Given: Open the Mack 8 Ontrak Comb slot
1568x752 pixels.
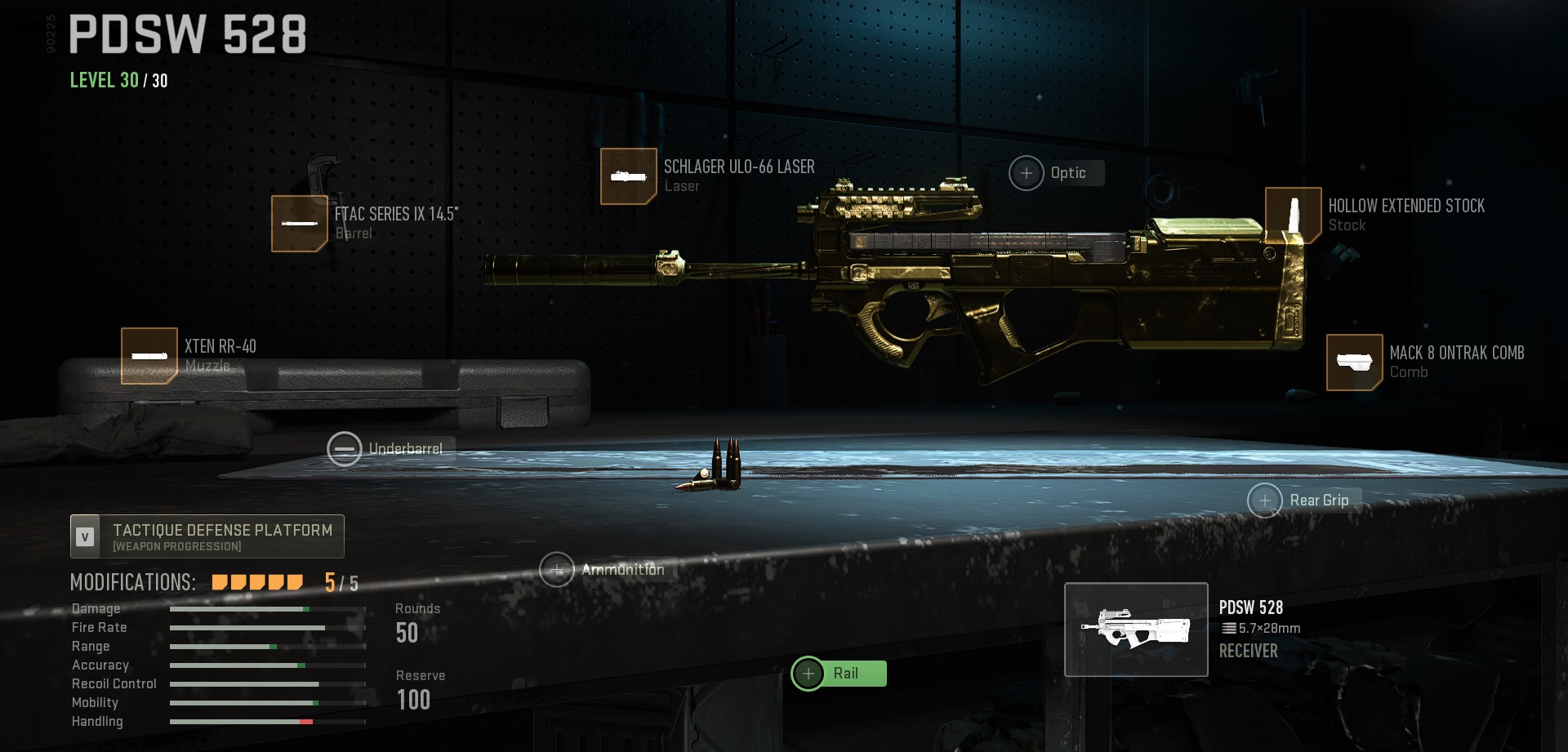Looking at the screenshot, I should [1356, 361].
